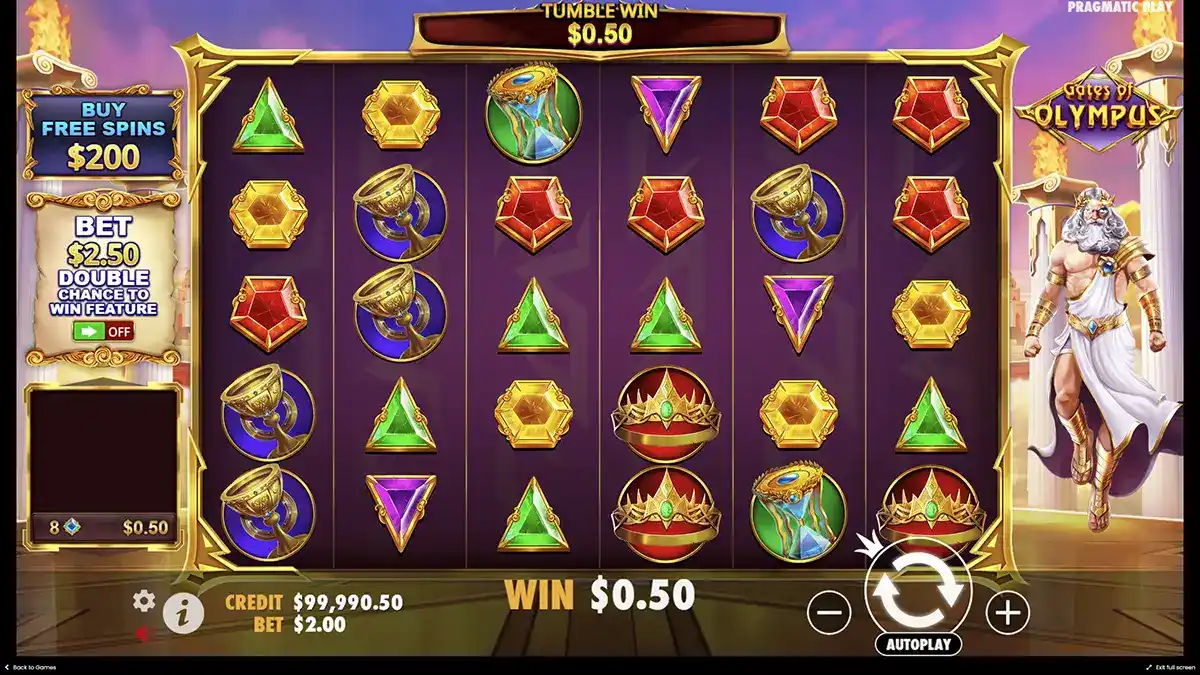Viewport: 1200px width, 675px height.
Task: Decrease the bet with the minus button
Action: tap(829, 611)
